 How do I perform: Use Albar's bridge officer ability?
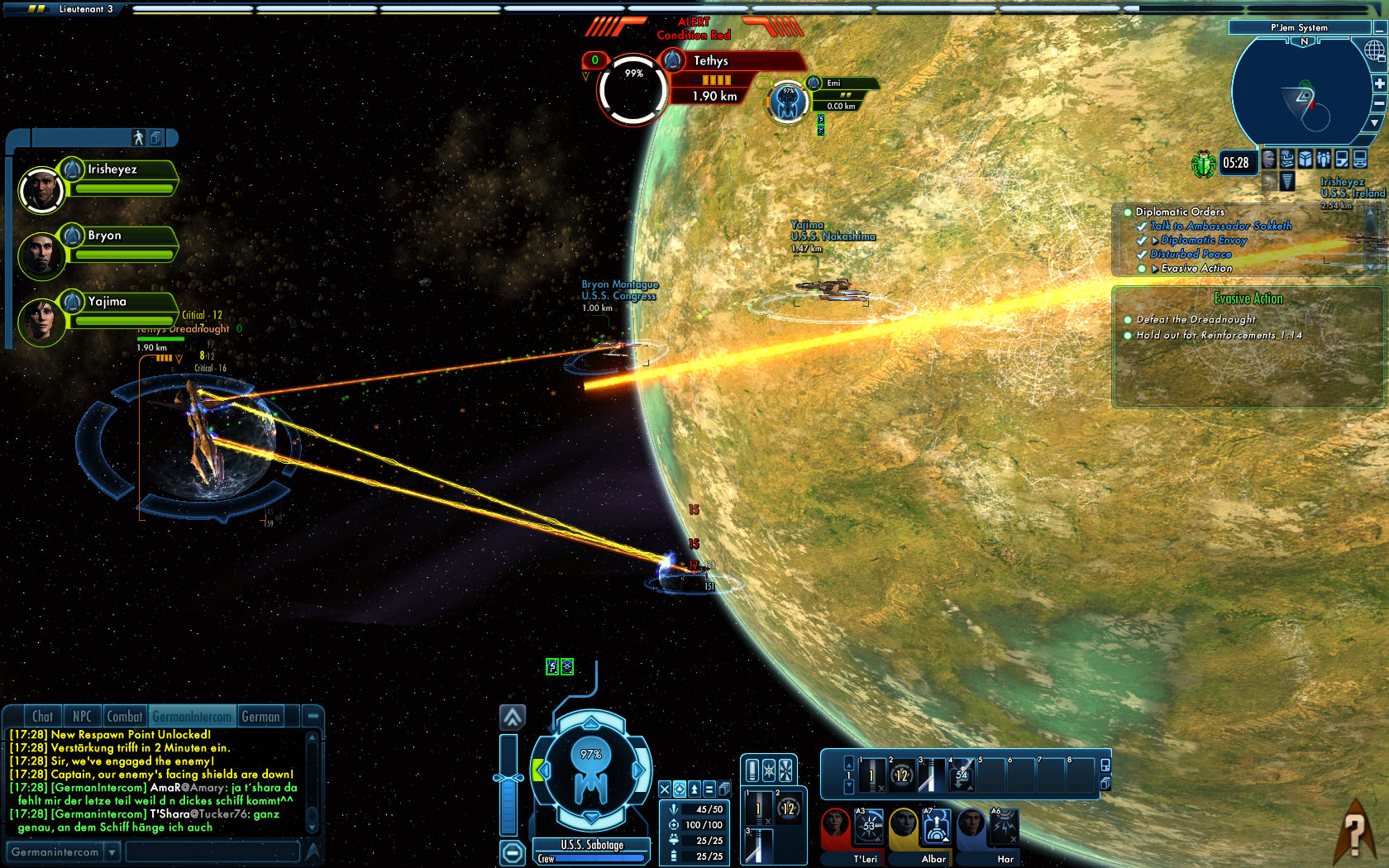[x=937, y=827]
